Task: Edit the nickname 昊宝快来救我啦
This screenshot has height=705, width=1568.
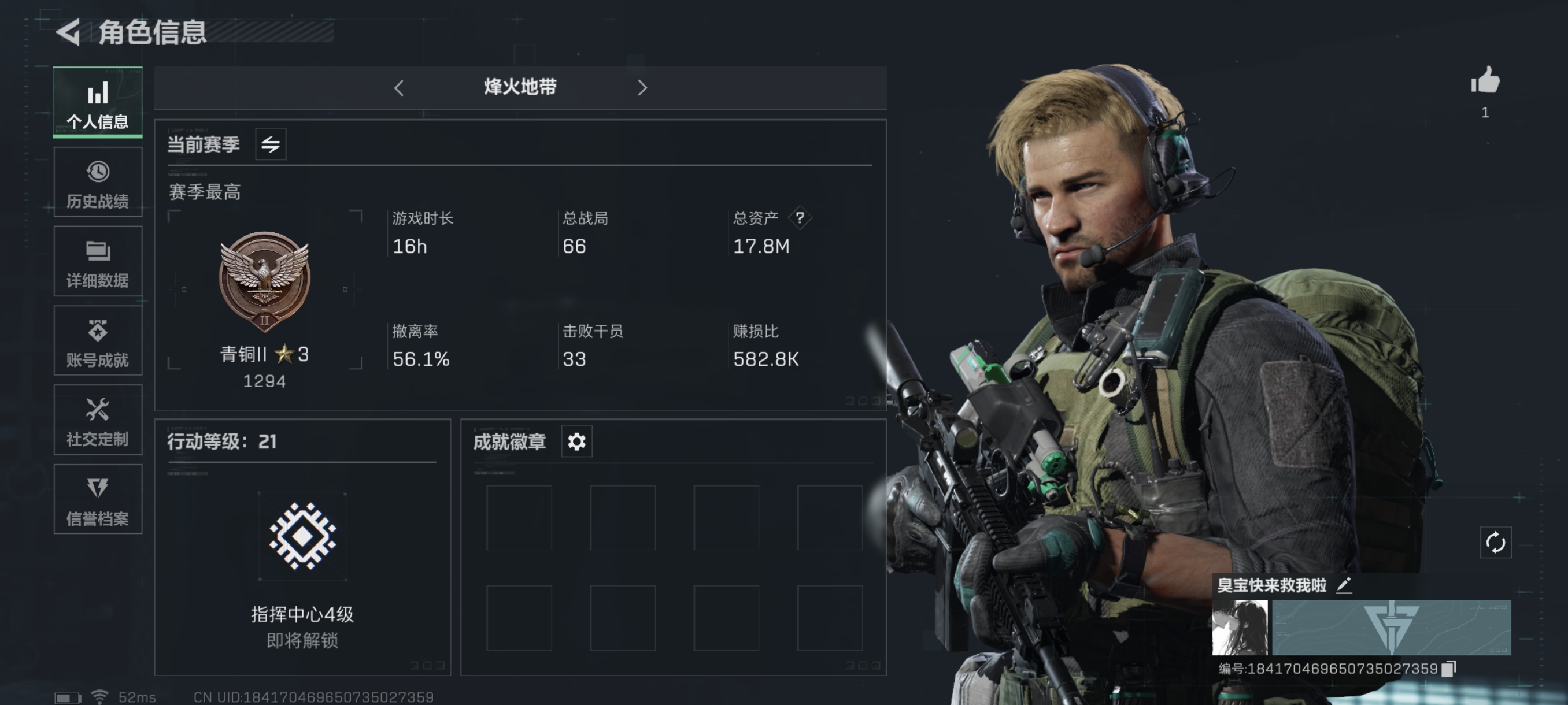Action: point(1344,585)
